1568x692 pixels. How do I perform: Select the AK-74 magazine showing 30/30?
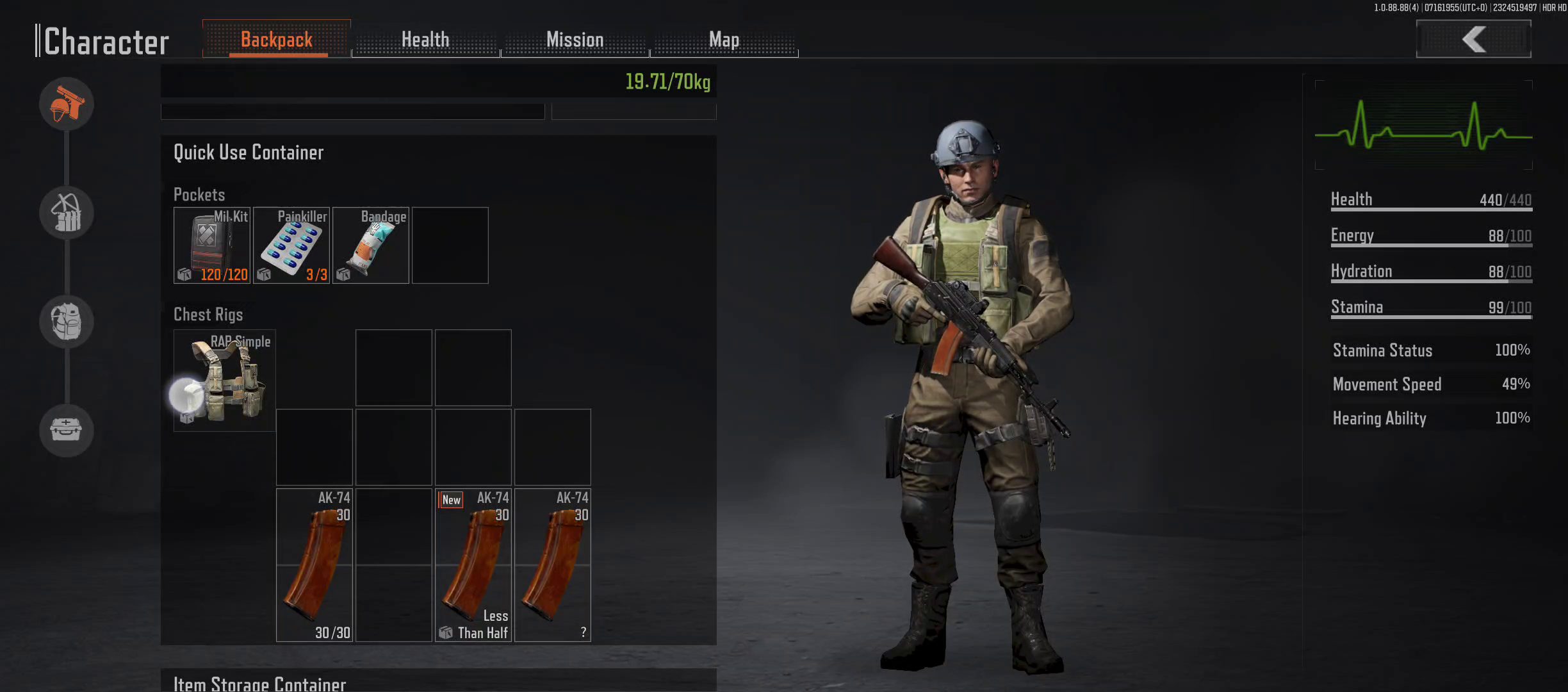(x=314, y=565)
